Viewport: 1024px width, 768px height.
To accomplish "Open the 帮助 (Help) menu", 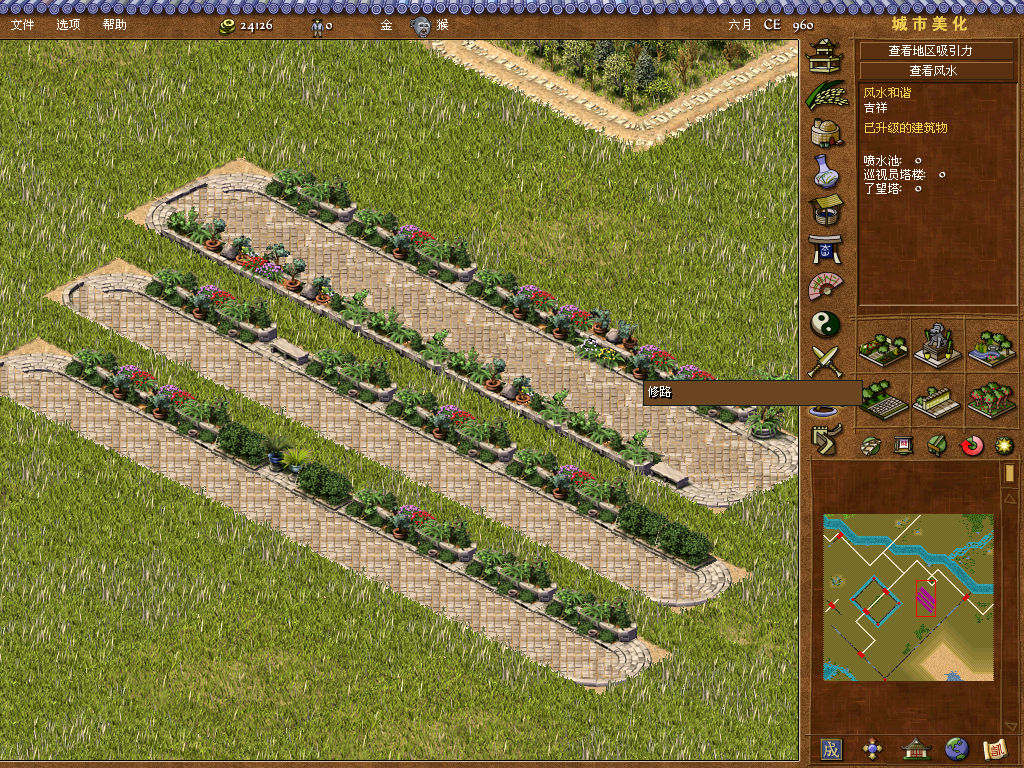I will point(115,24).
